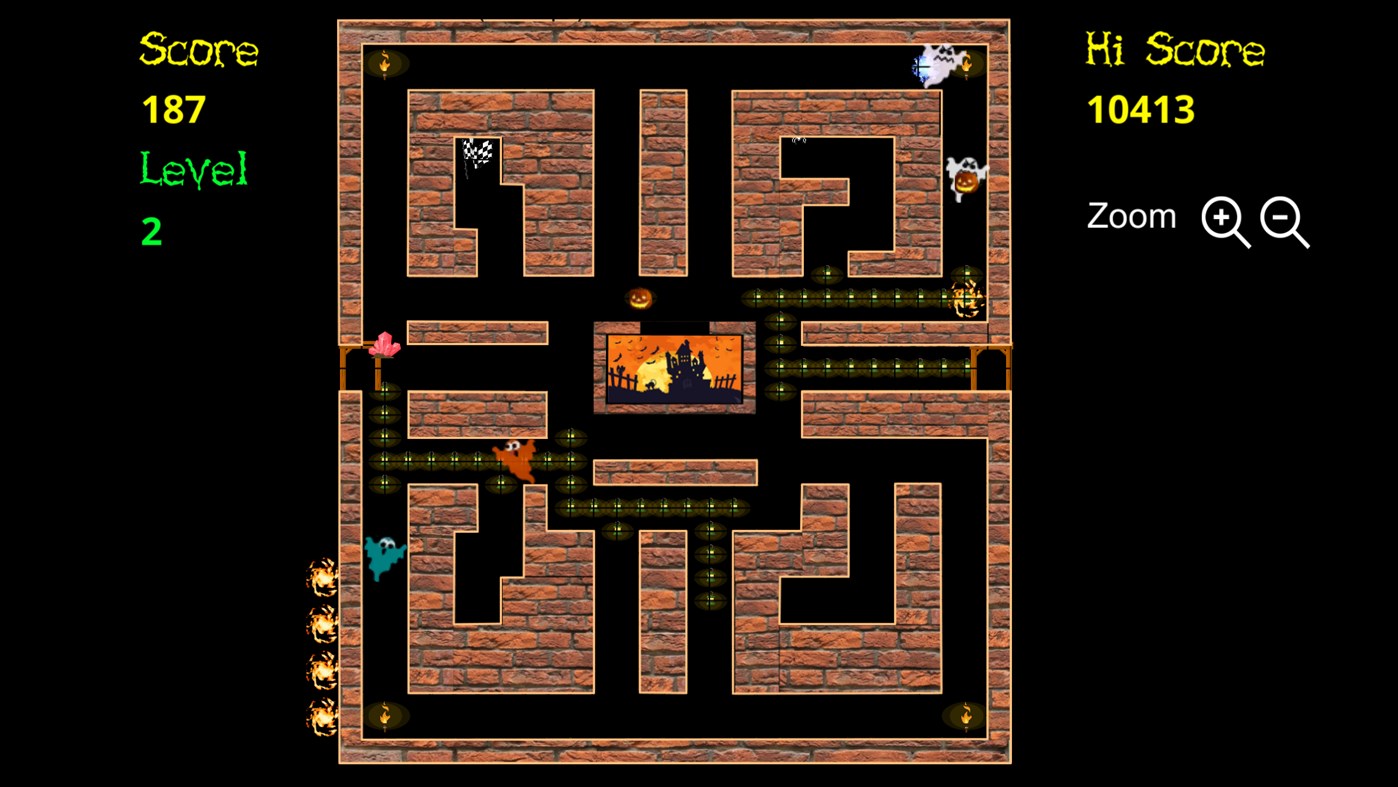
Task: Click a fireball stacked on the left edge
Action: coord(321,580)
